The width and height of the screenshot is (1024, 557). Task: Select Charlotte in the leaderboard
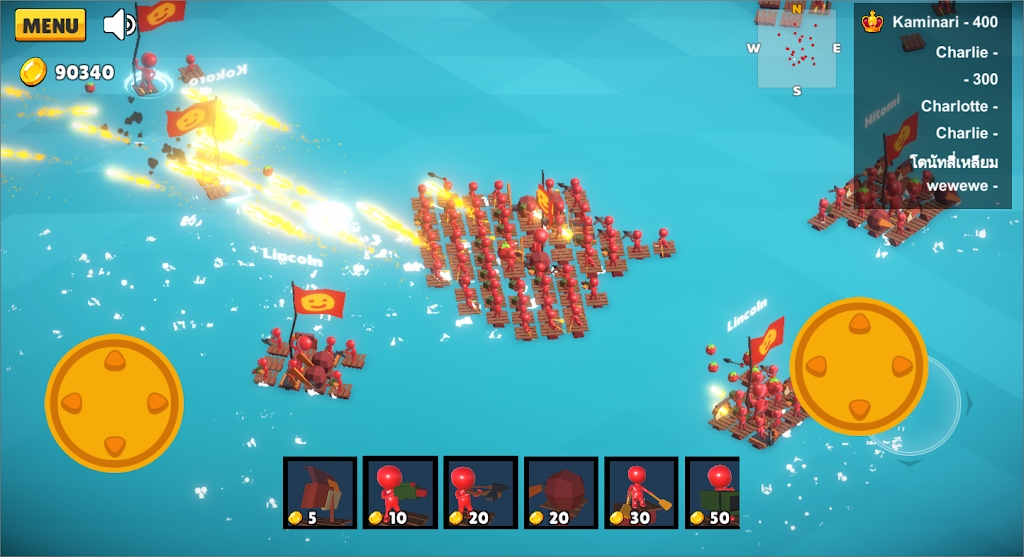coord(958,106)
